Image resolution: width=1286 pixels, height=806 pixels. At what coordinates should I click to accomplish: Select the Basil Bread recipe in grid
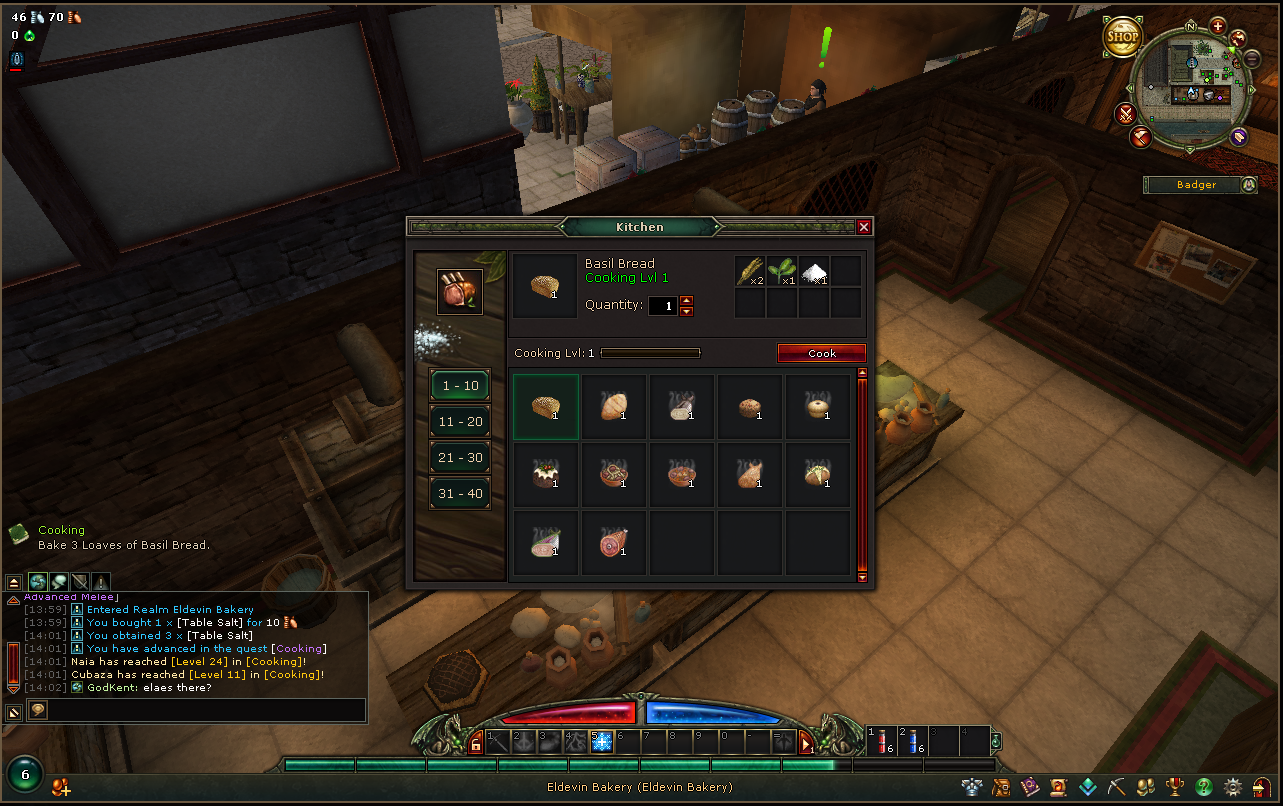click(x=546, y=407)
